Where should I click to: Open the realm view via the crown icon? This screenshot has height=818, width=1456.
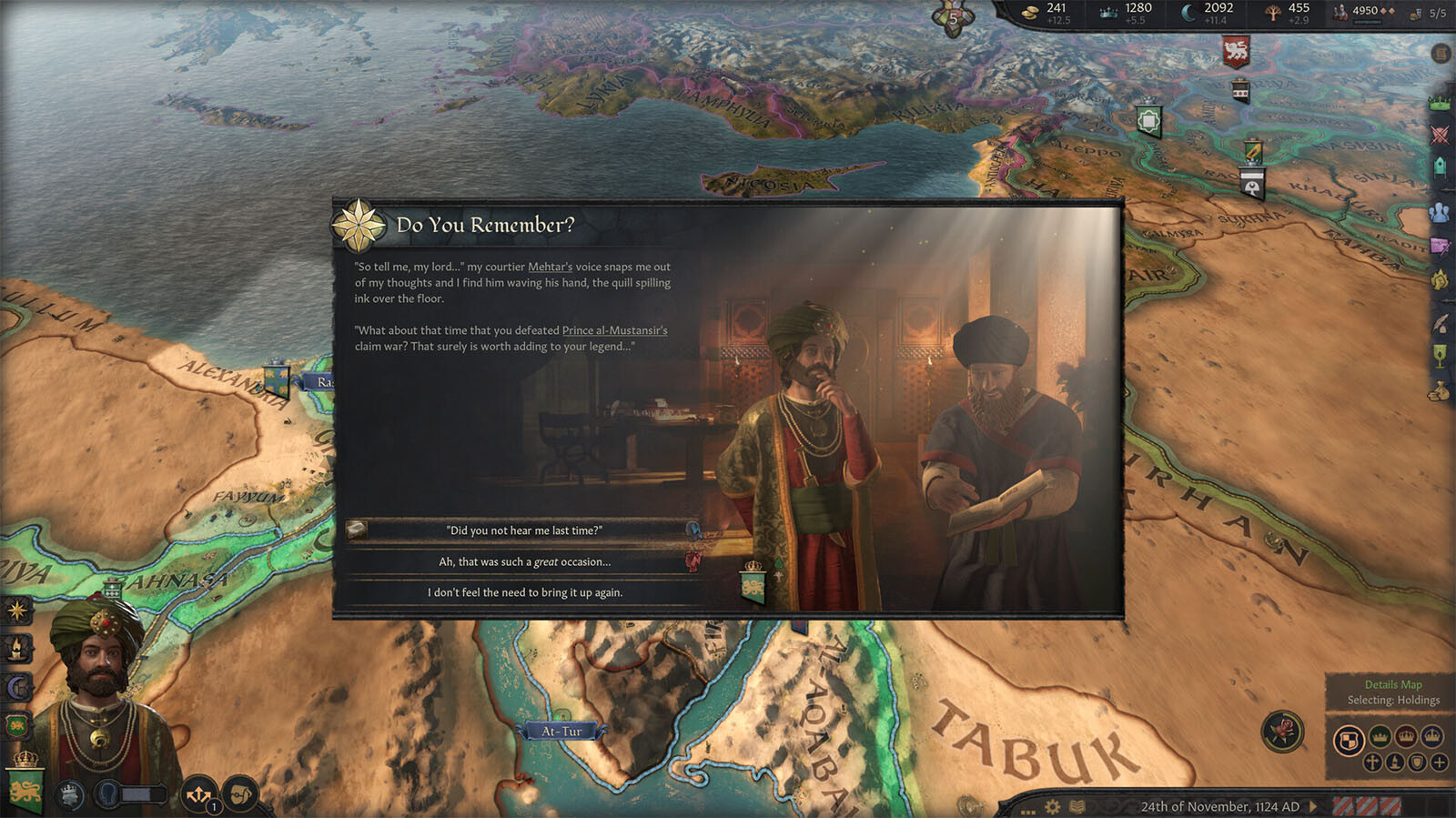(x=1439, y=103)
